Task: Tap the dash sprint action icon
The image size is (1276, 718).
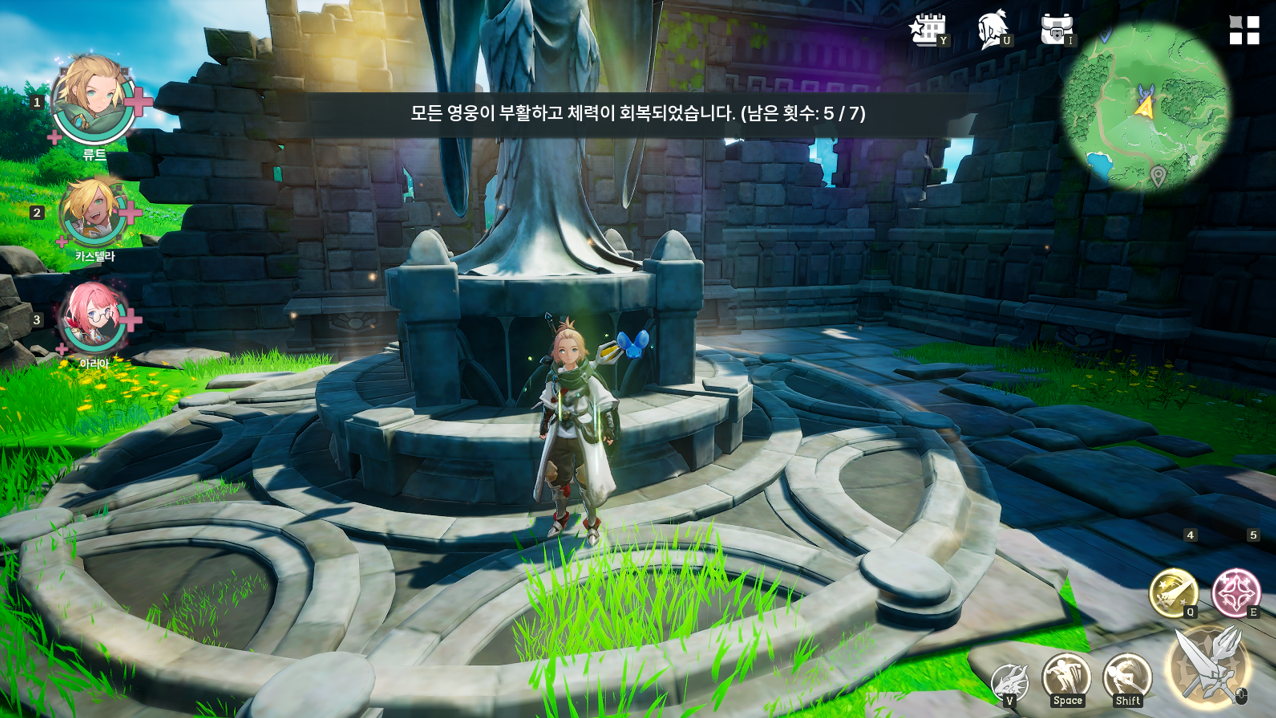Action: pyautogui.click(x=1127, y=677)
